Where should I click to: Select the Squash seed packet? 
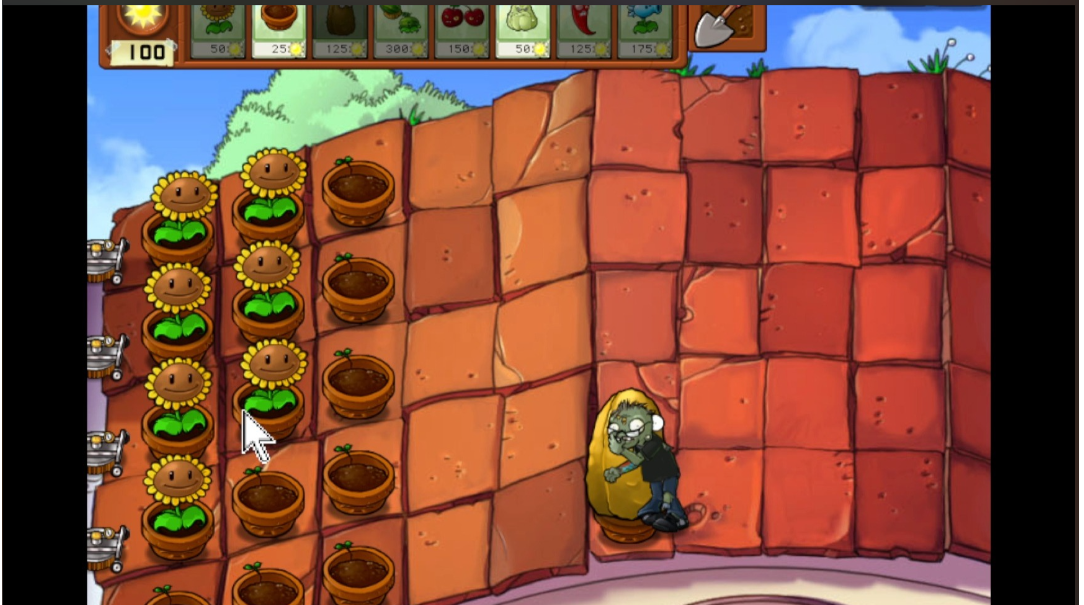point(523,30)
